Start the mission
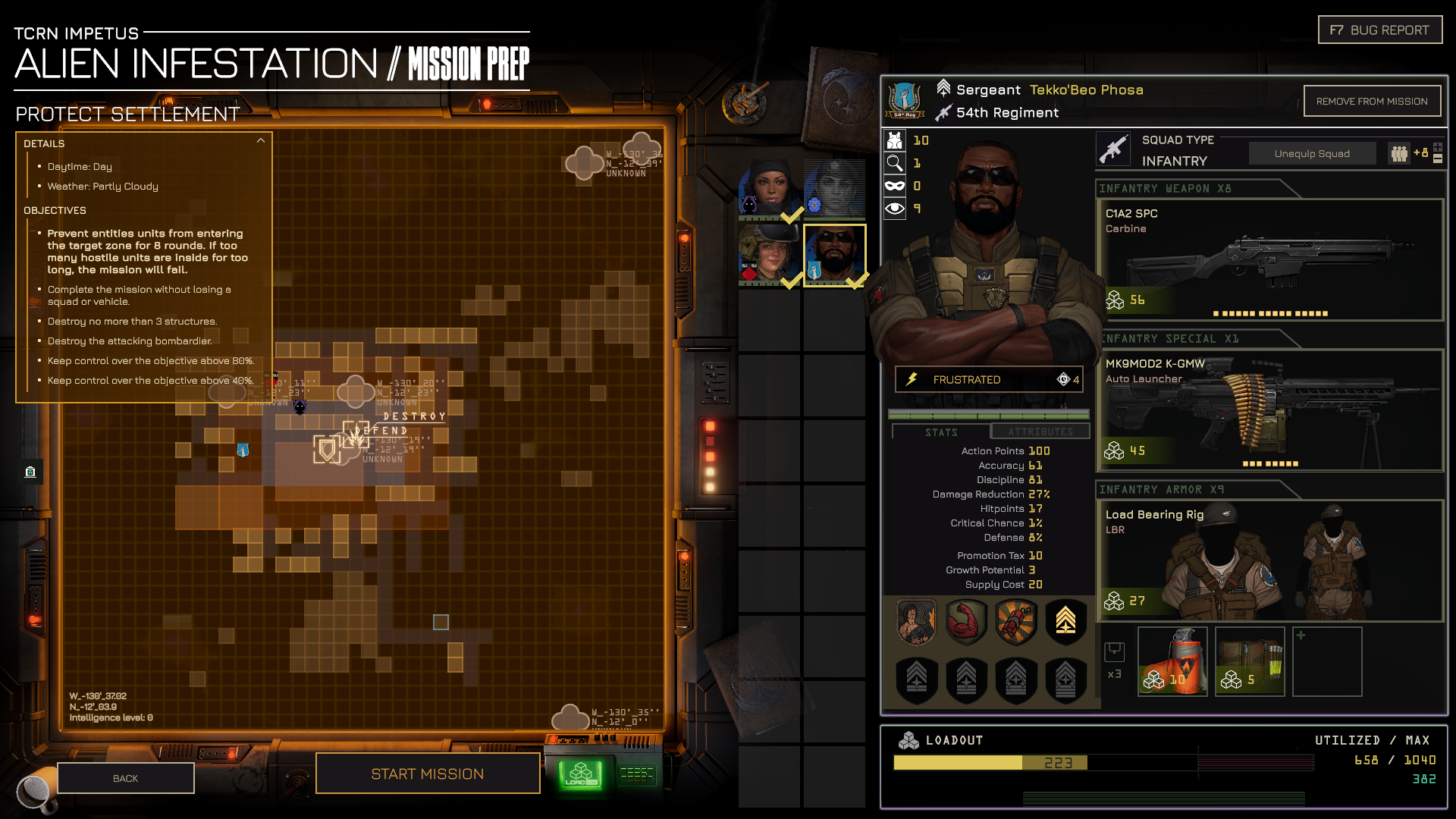The image size is (1456, 819). point(428,773)
